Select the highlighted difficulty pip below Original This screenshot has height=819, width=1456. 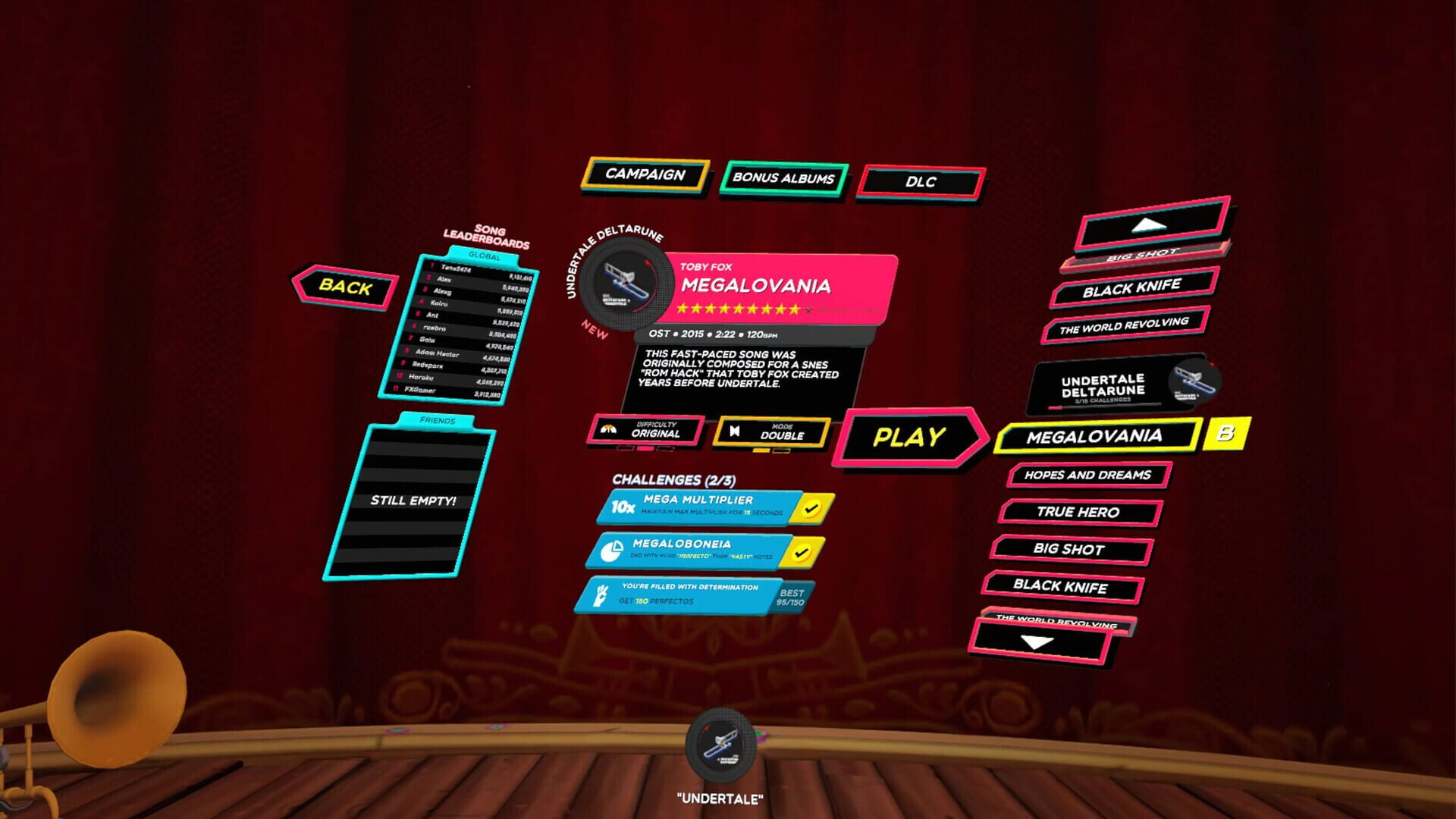pos(645,448)
